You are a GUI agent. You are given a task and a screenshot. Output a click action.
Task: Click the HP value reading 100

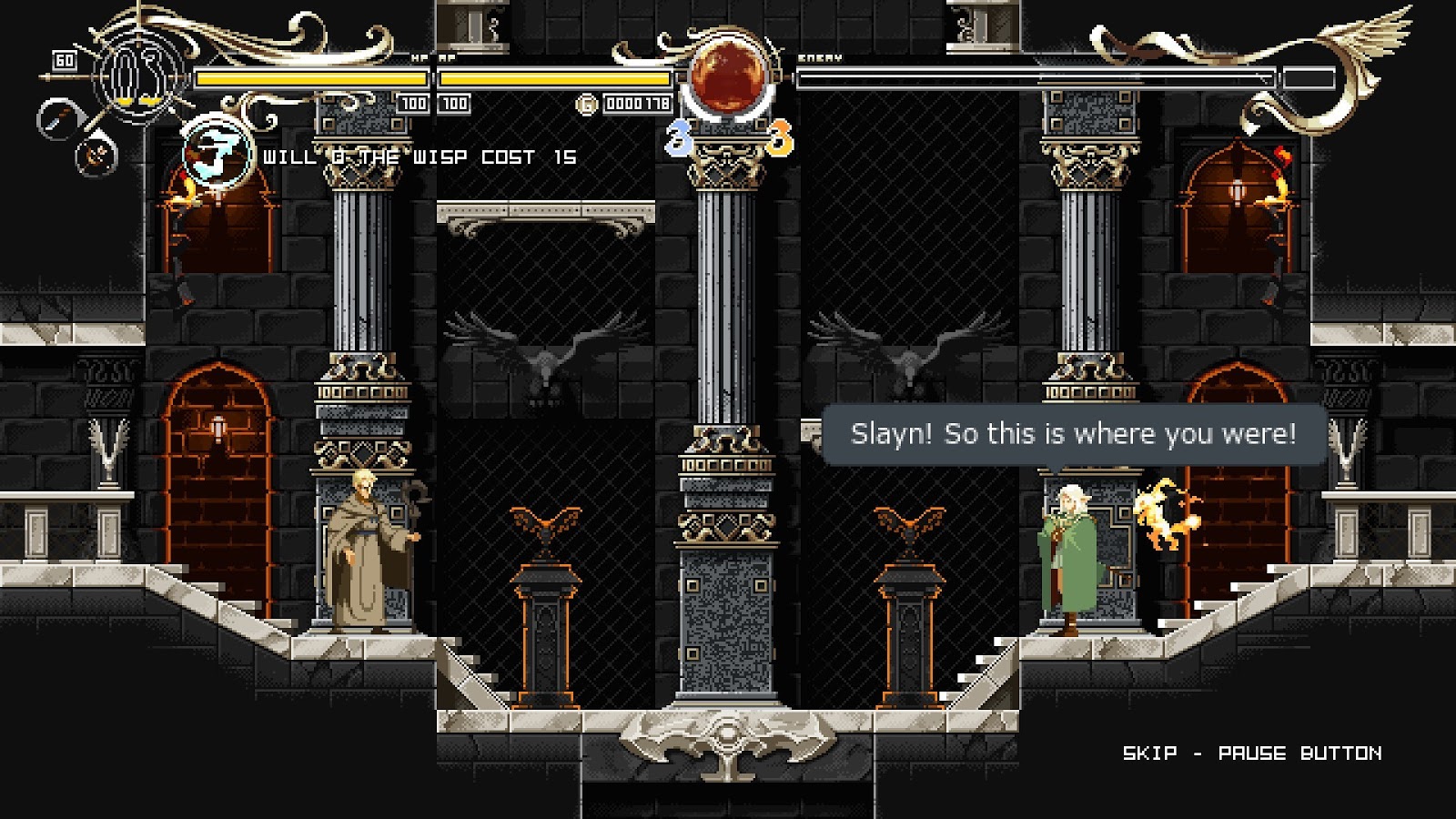414,103
